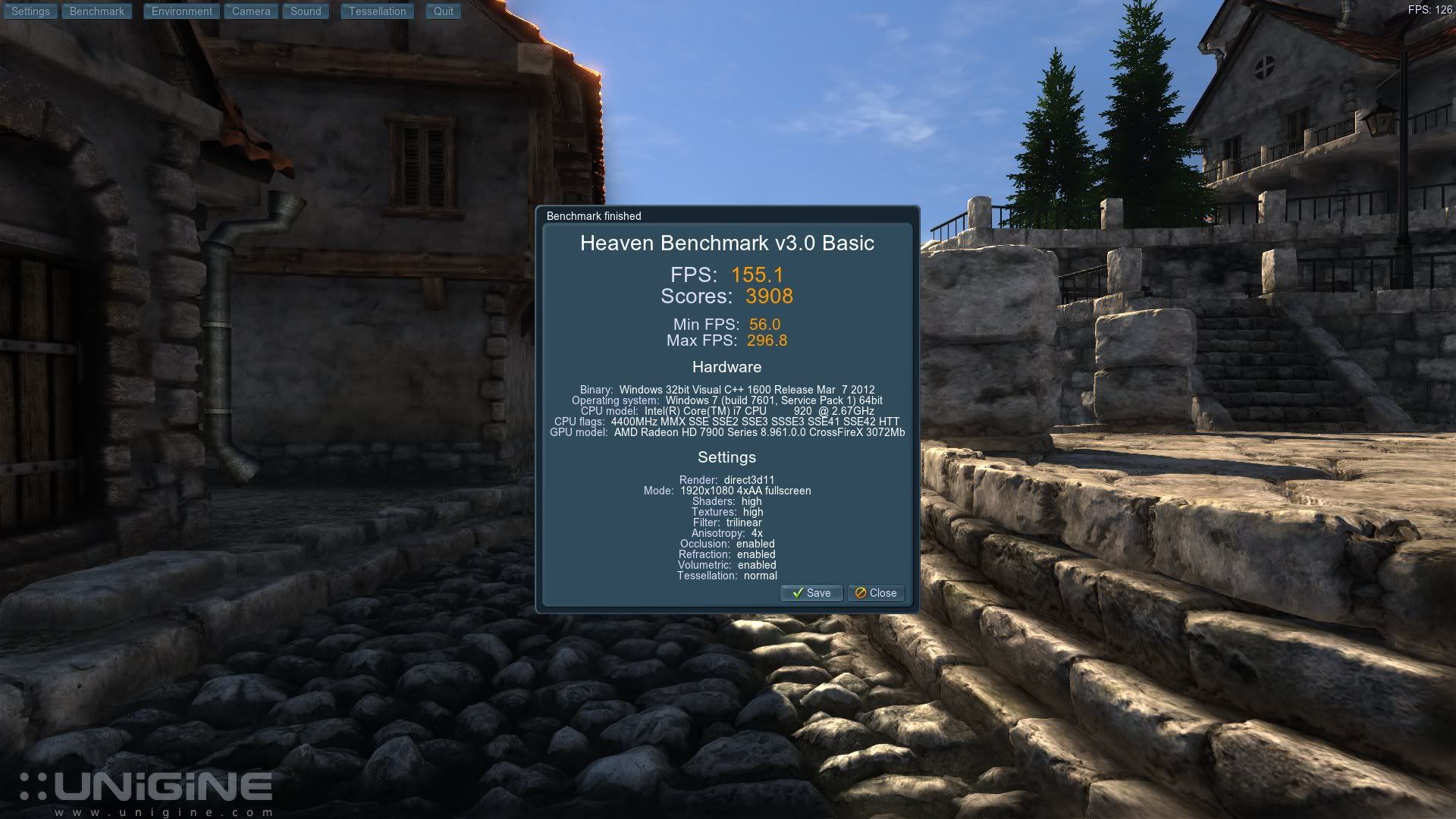The width and height of the screenshot is (1456, 819).
Task: Select the Camera menu
Action: [251, 11]
